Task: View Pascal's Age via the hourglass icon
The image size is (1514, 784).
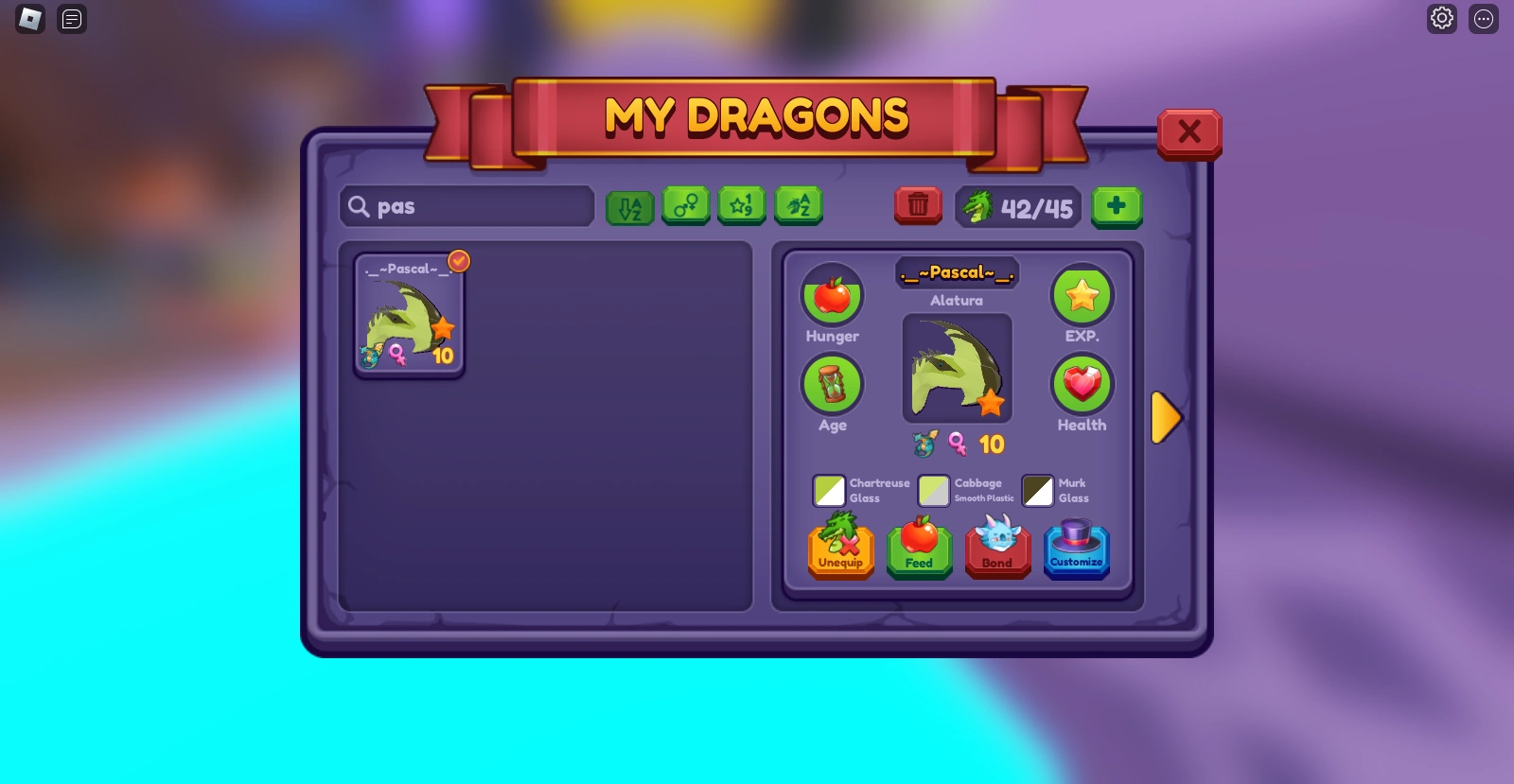Action: click(831, 385)
